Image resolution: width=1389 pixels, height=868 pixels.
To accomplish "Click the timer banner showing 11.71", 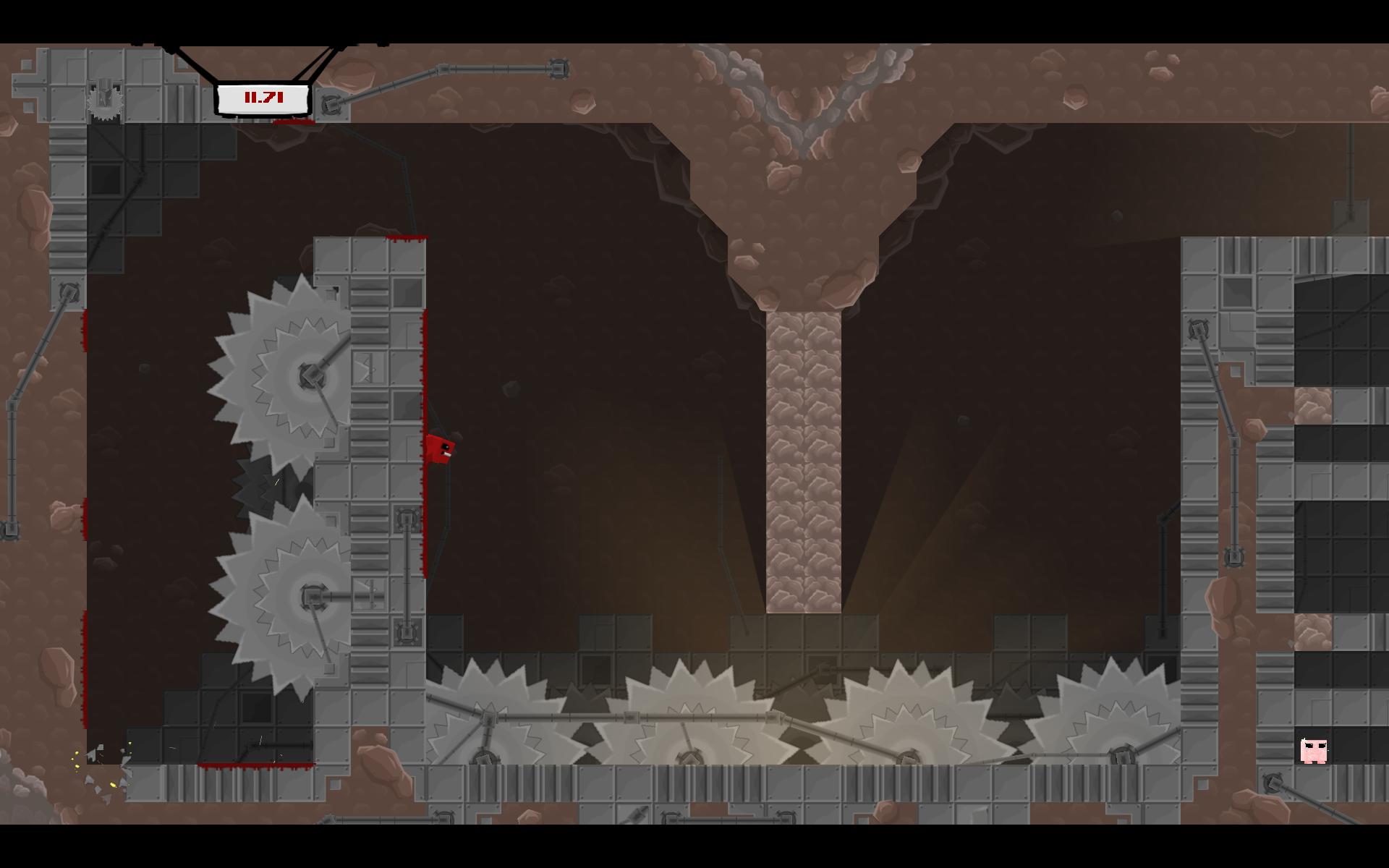I will pyautogui.click(x=262, y=99).
